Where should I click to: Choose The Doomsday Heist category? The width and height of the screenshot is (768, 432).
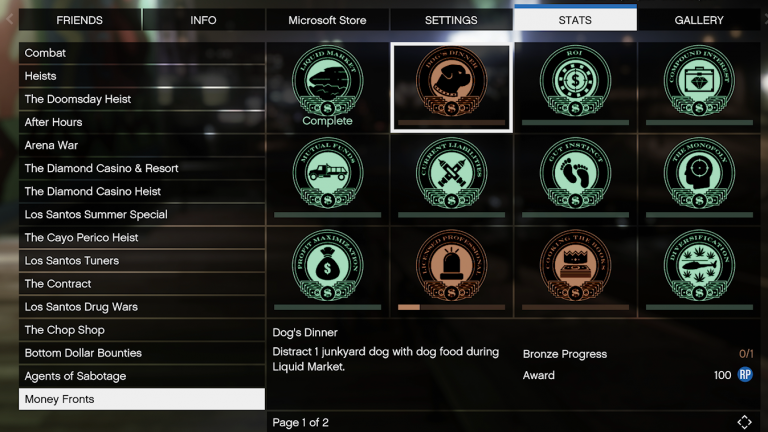(141, 99)
